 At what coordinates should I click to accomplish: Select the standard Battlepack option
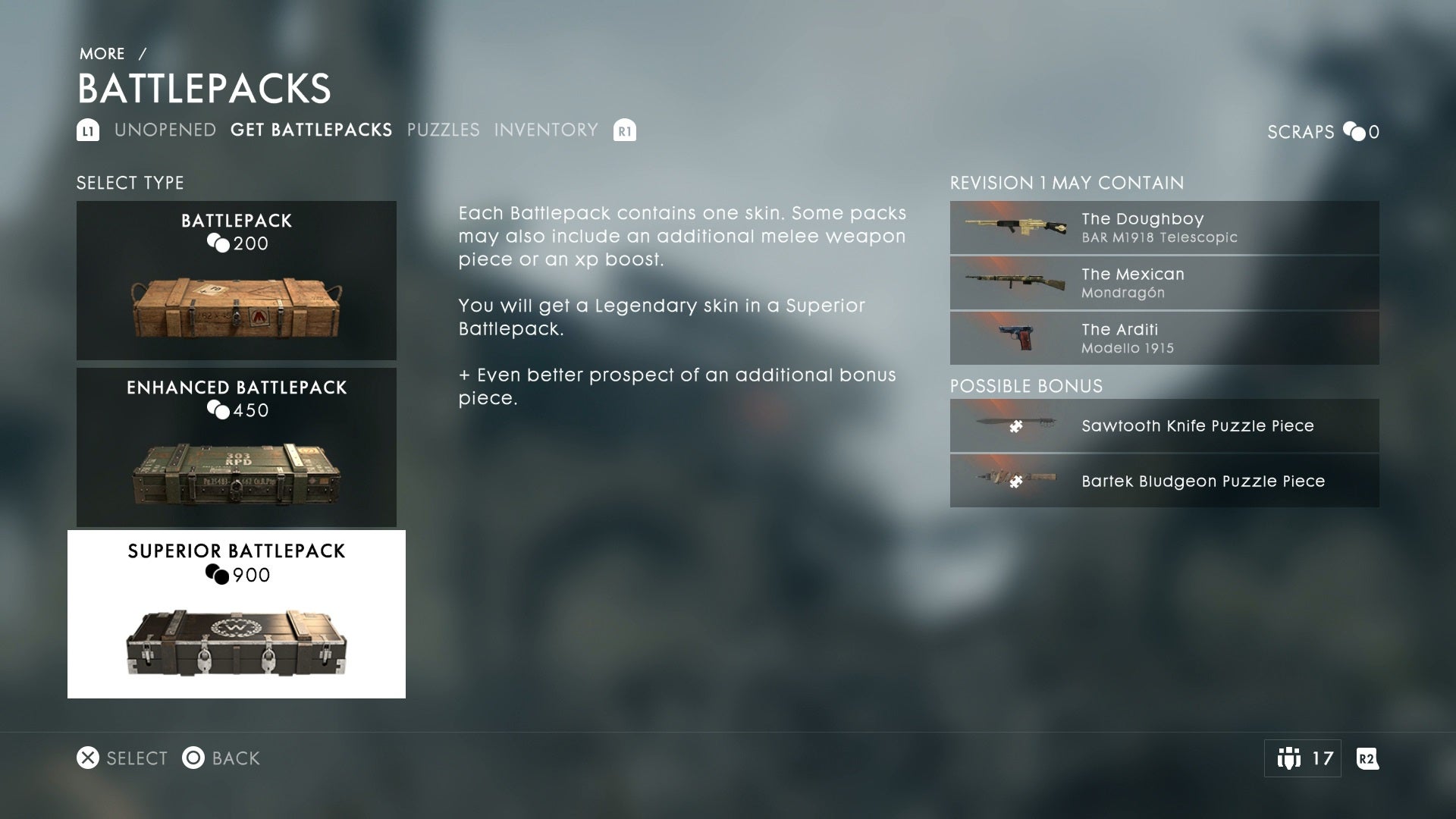coord(236,279)
